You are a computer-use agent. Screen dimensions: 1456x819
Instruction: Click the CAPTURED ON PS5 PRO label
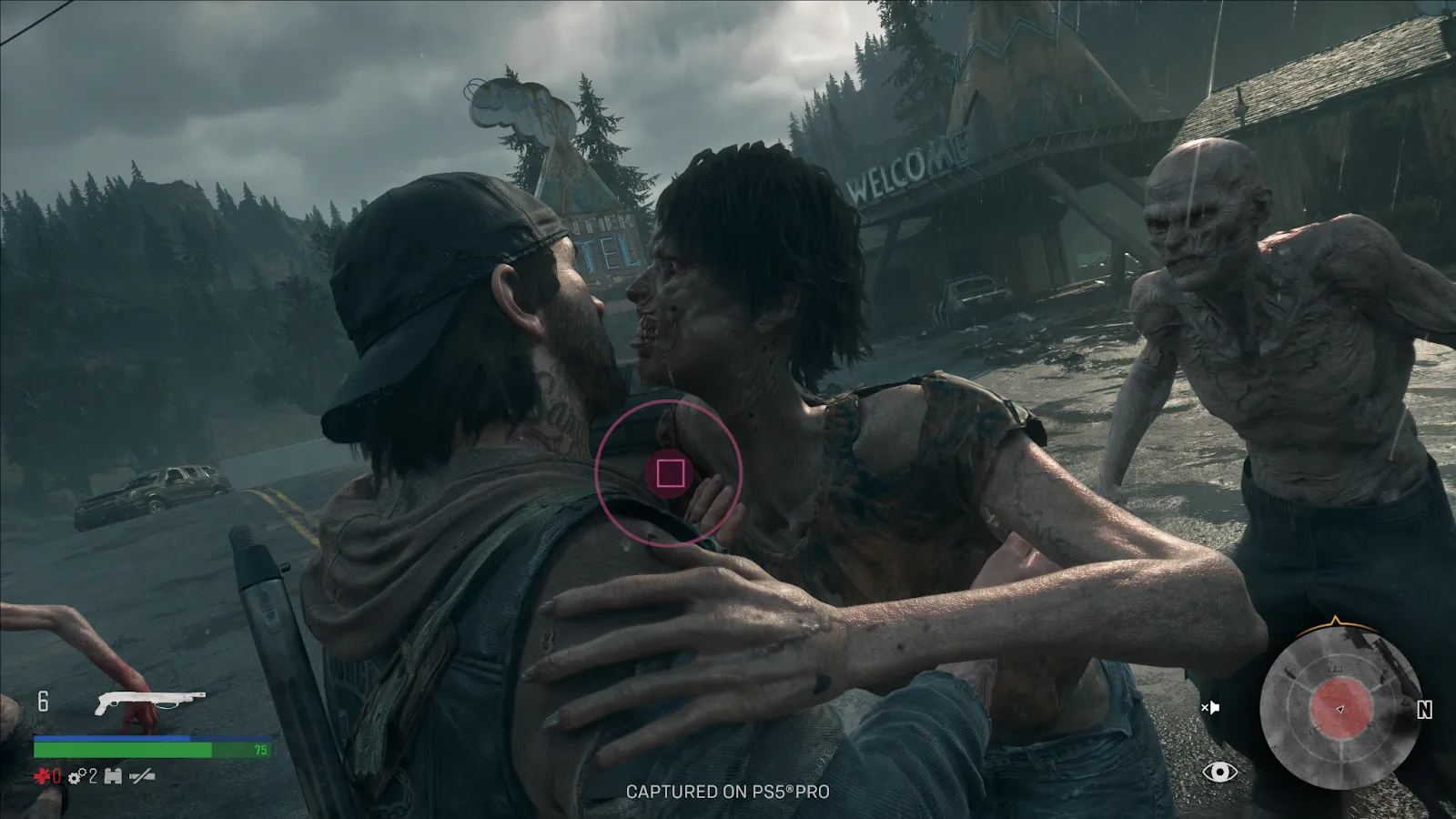pos(727,793)
